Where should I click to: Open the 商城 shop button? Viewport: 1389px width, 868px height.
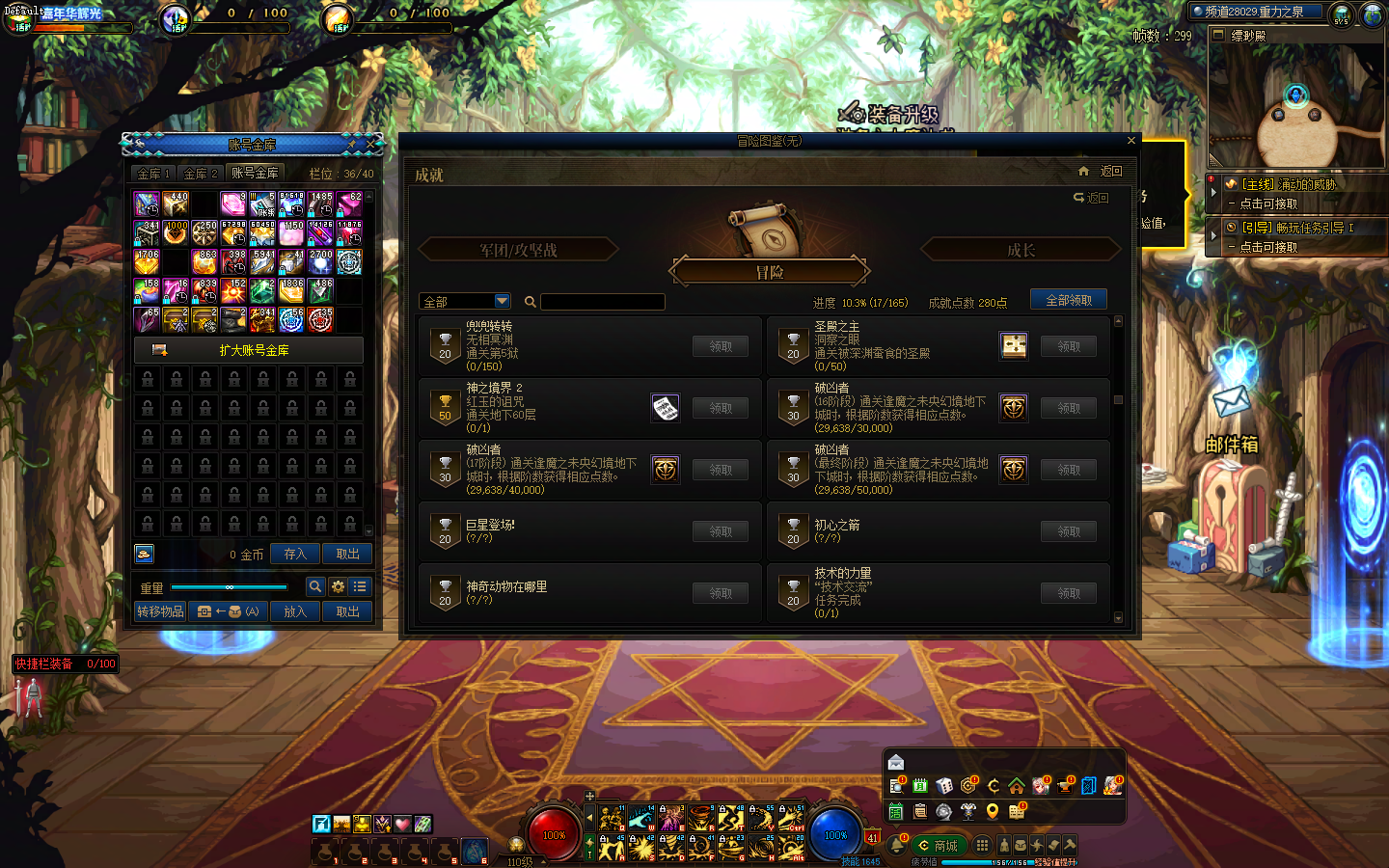[938, 846]
